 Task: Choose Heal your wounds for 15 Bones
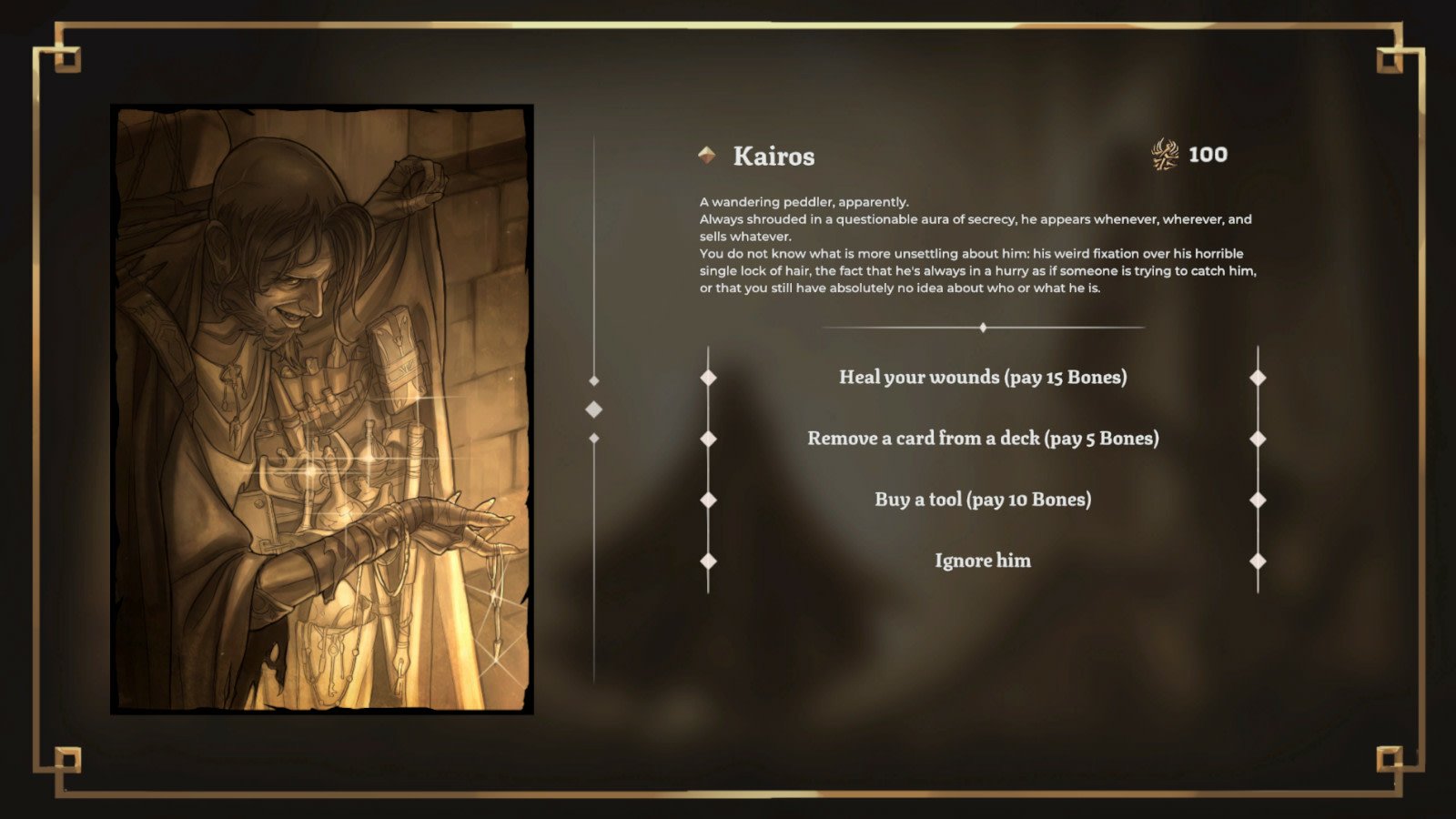pyautogui.click(x=983, y=376)
